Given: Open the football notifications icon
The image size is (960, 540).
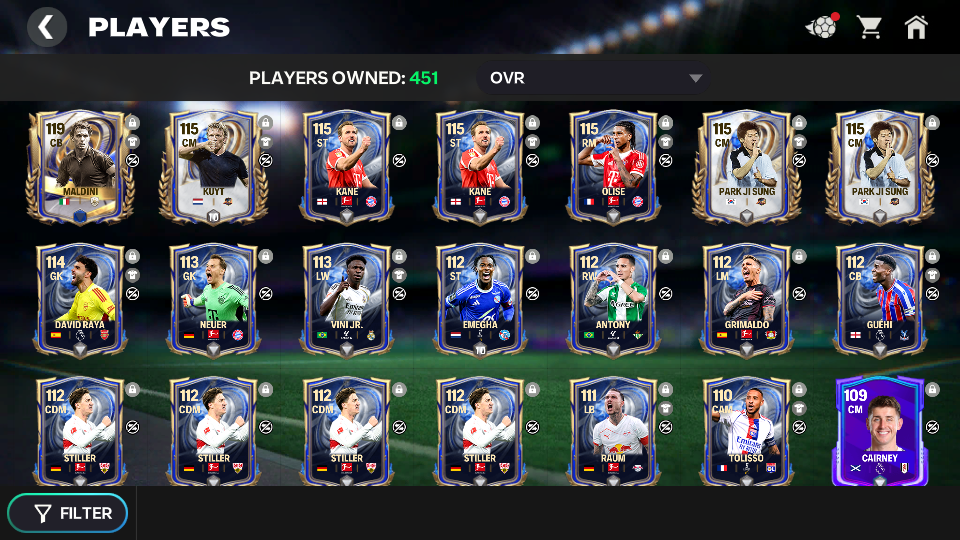Looking at the screenshot, I should tap(821, 27).
